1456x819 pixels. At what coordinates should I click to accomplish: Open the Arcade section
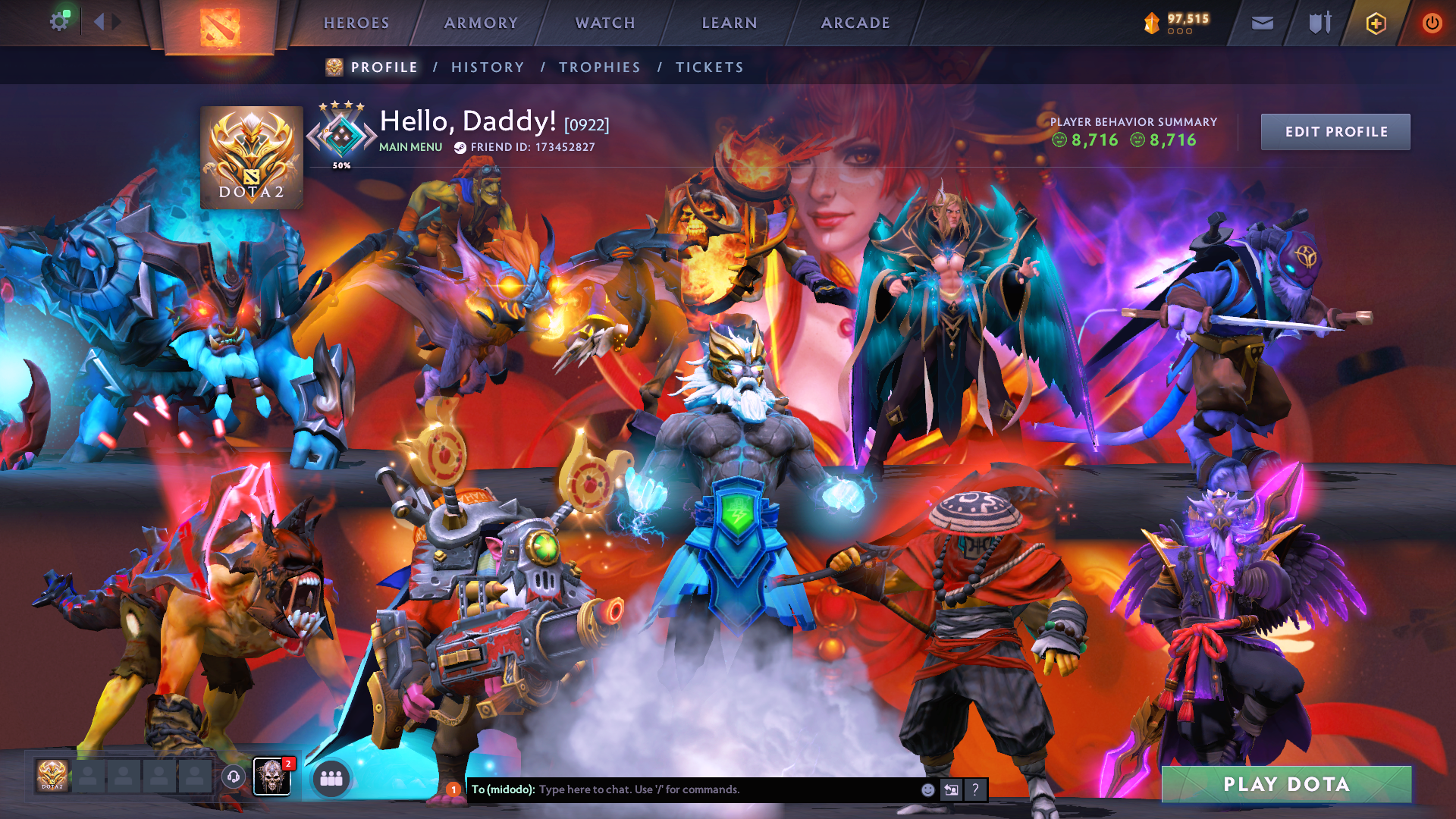coord(855,24)
